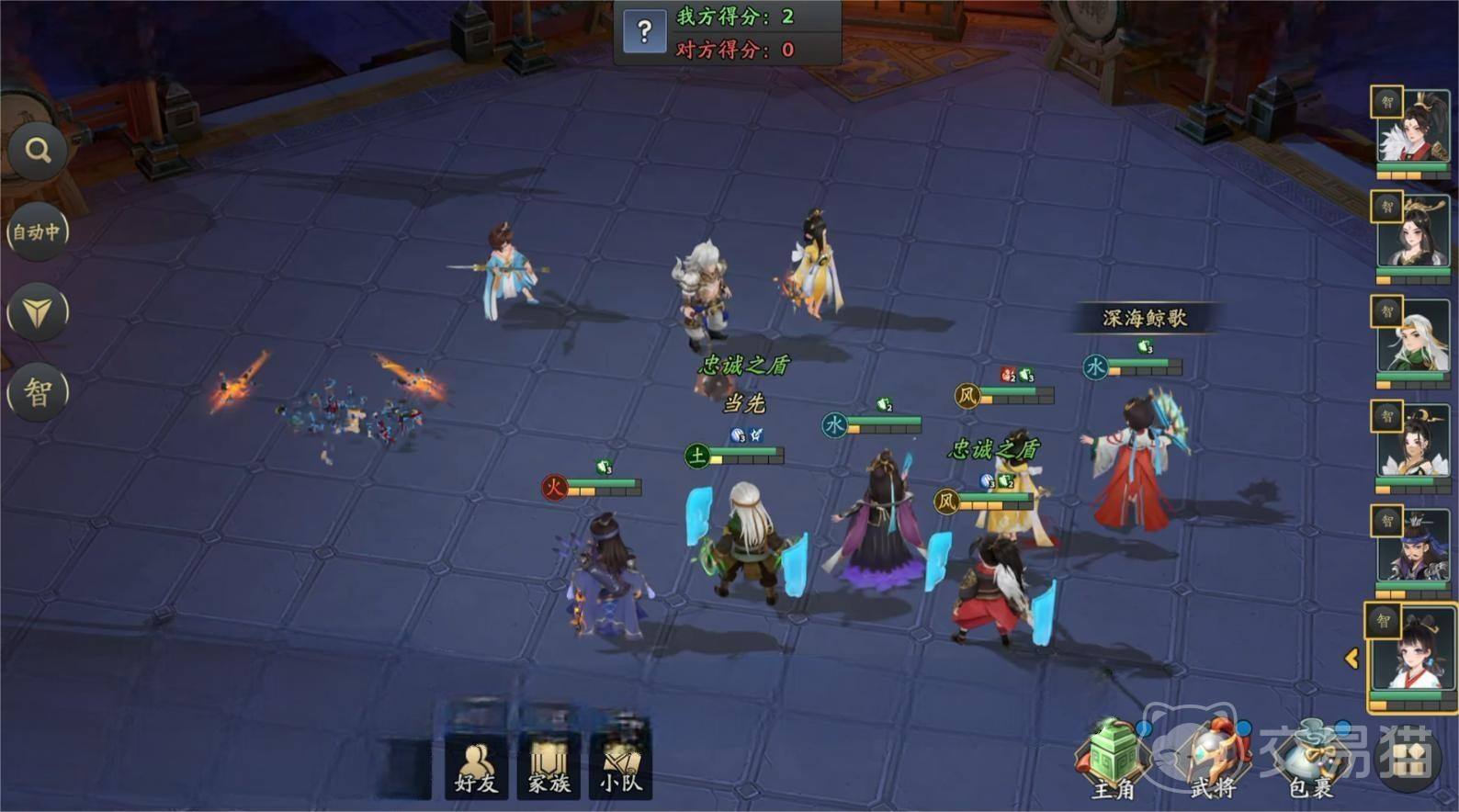Select the white-fur-collared hero portrait
The width and height of the screenshot is (1459, 812).
[1412, 130]
